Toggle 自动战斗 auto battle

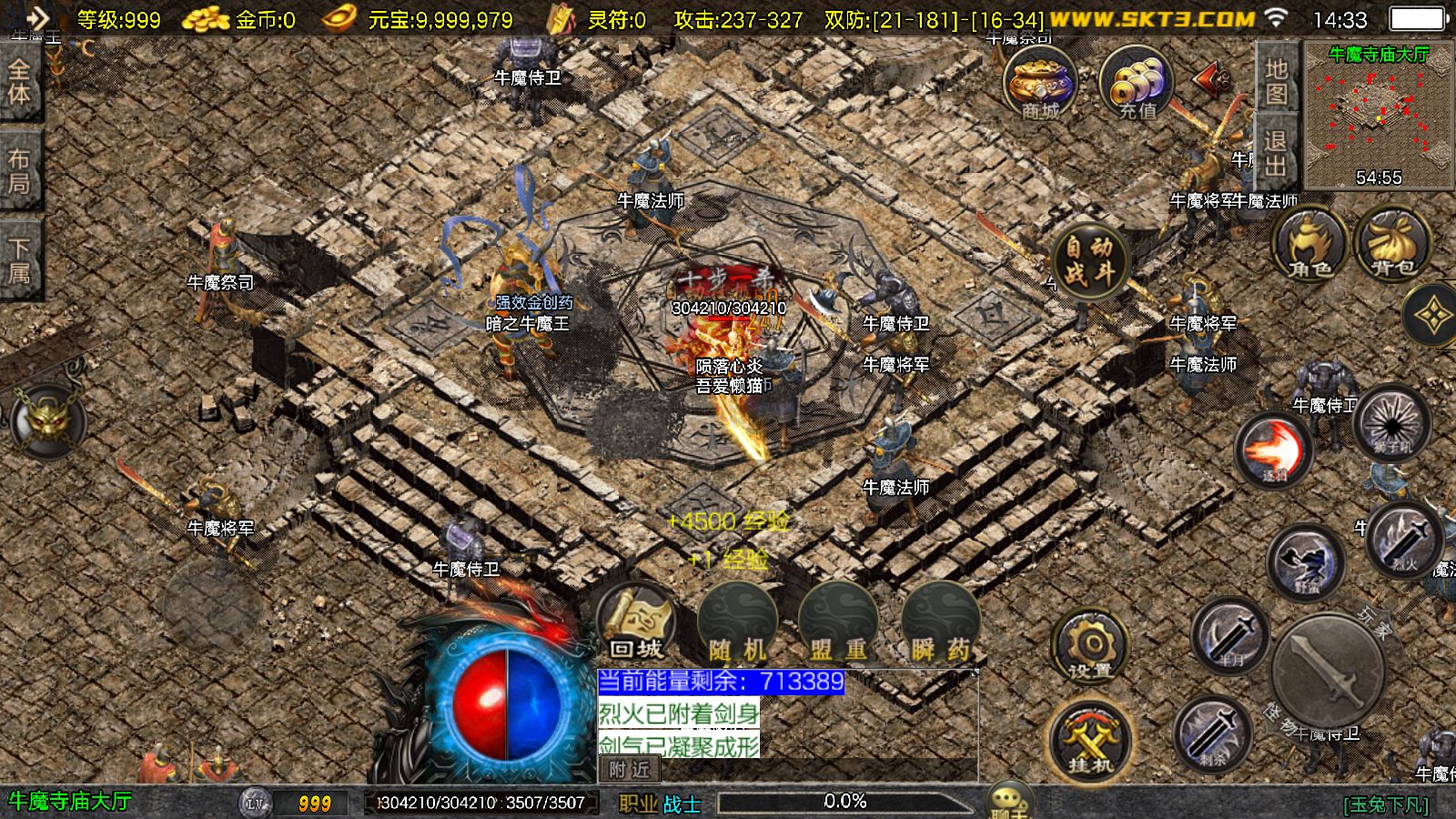pos(1089,260)
